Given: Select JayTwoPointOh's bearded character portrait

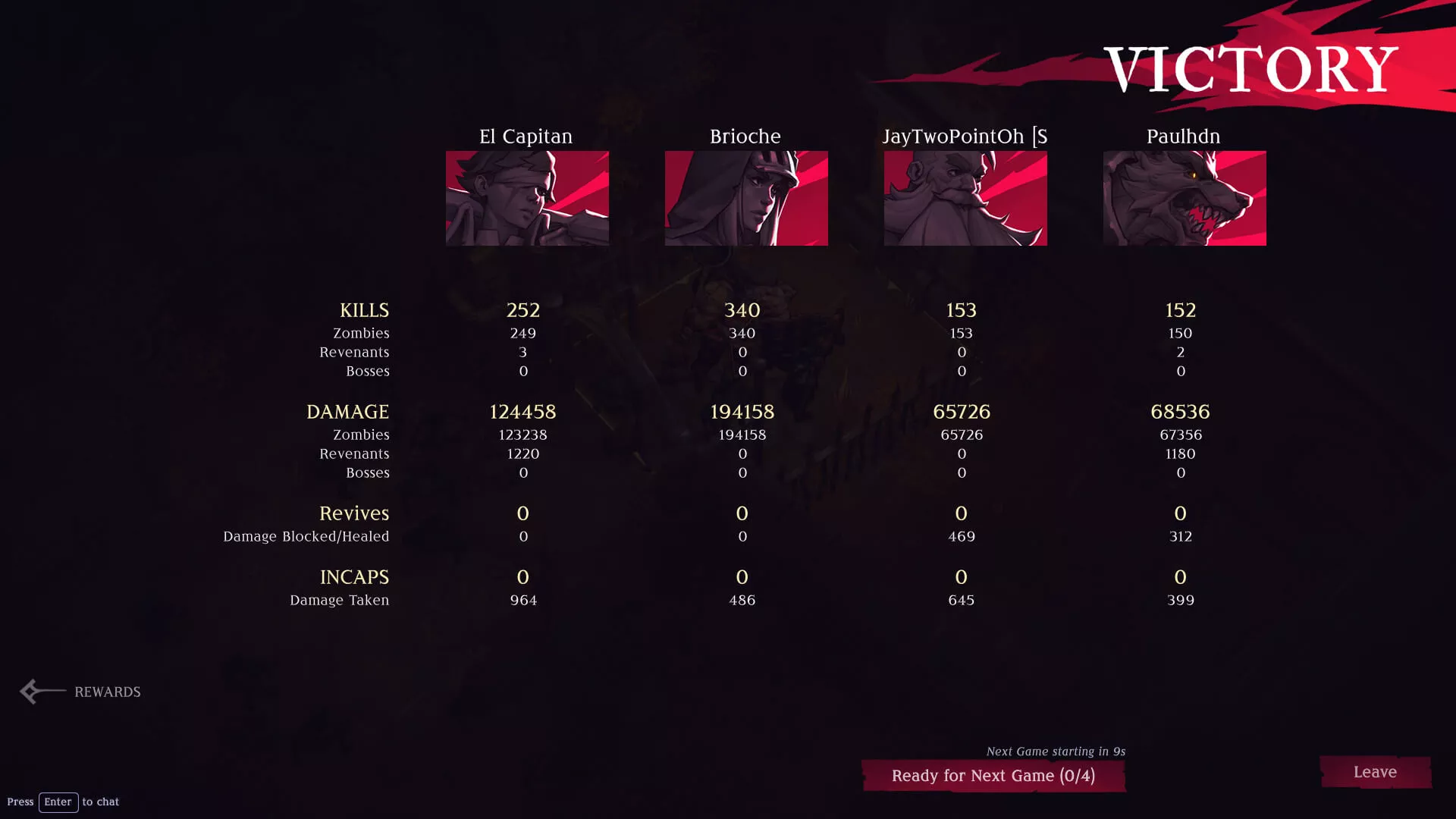Looking at the screenshot, I should [x=965, y=198].
